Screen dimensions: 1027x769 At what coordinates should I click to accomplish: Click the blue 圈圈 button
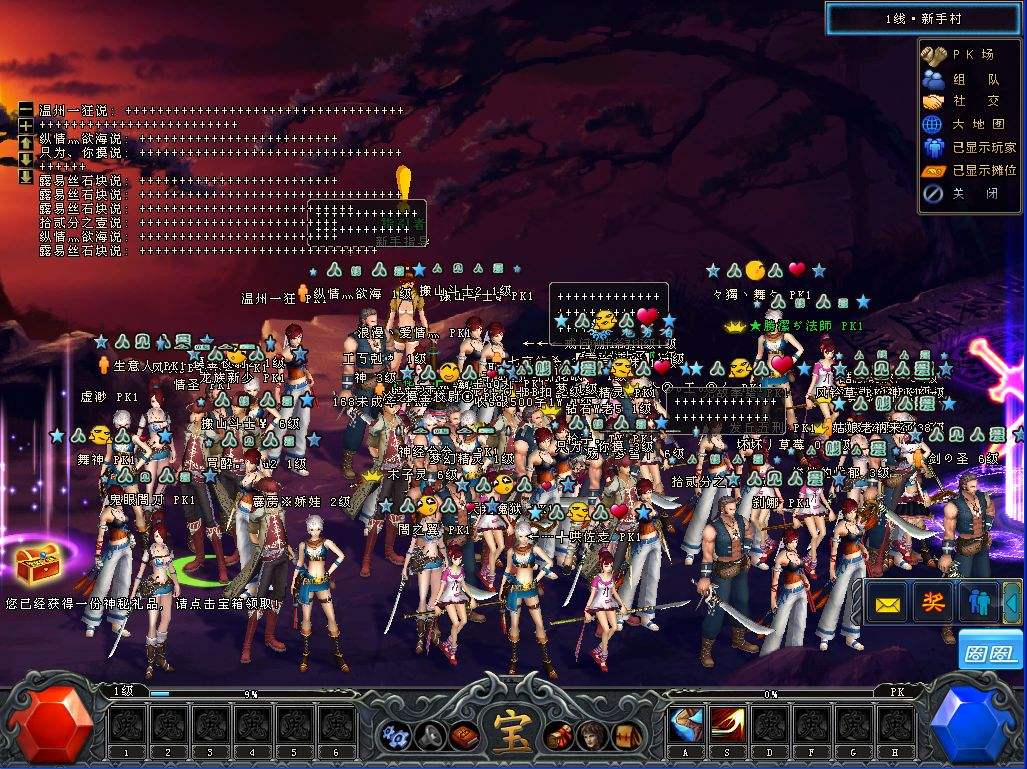click(x=990, y=650)
